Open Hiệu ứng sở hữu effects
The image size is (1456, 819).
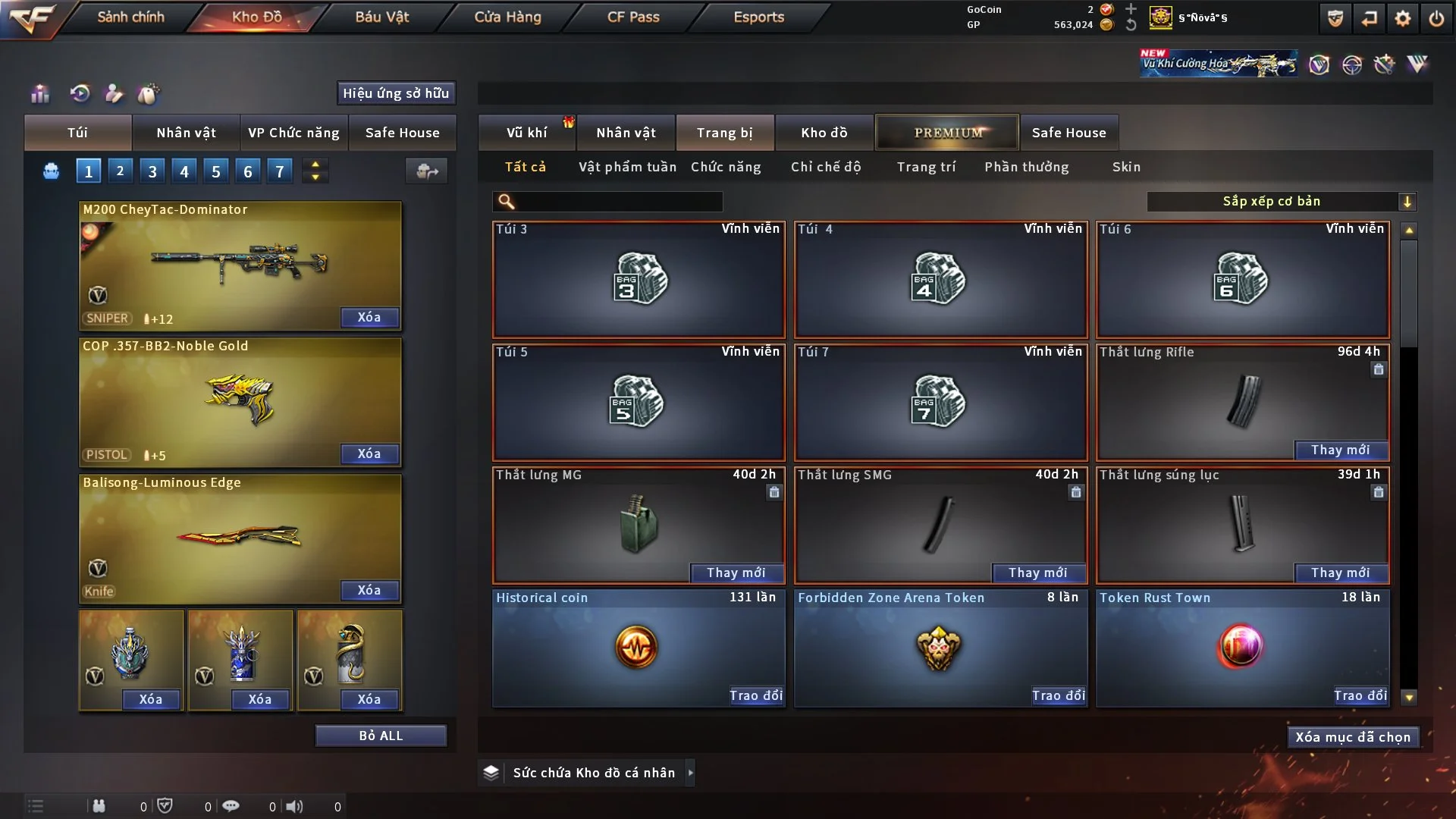pos(396,93)
